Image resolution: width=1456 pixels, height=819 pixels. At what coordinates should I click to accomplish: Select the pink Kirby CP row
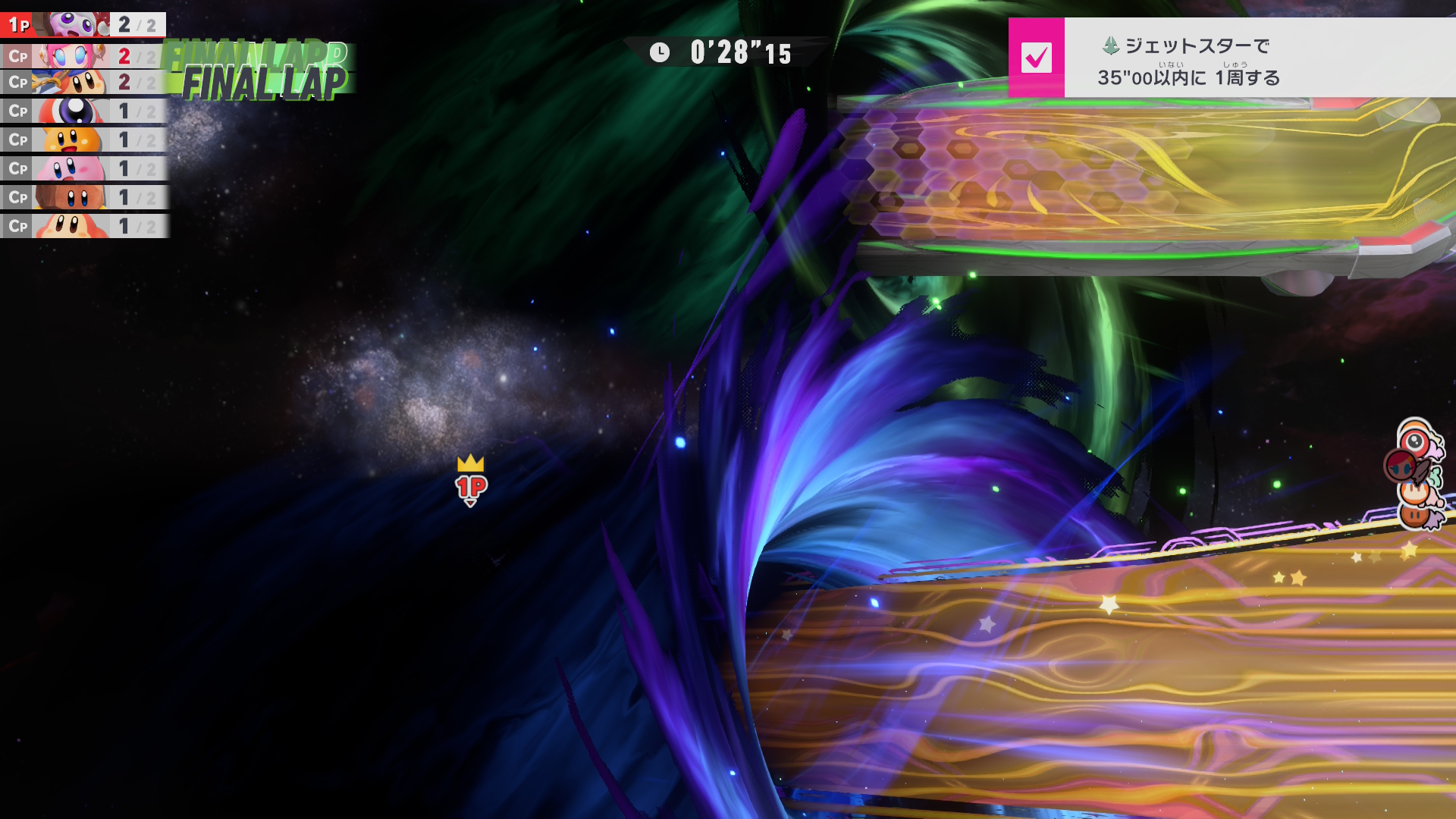point(83,168)
